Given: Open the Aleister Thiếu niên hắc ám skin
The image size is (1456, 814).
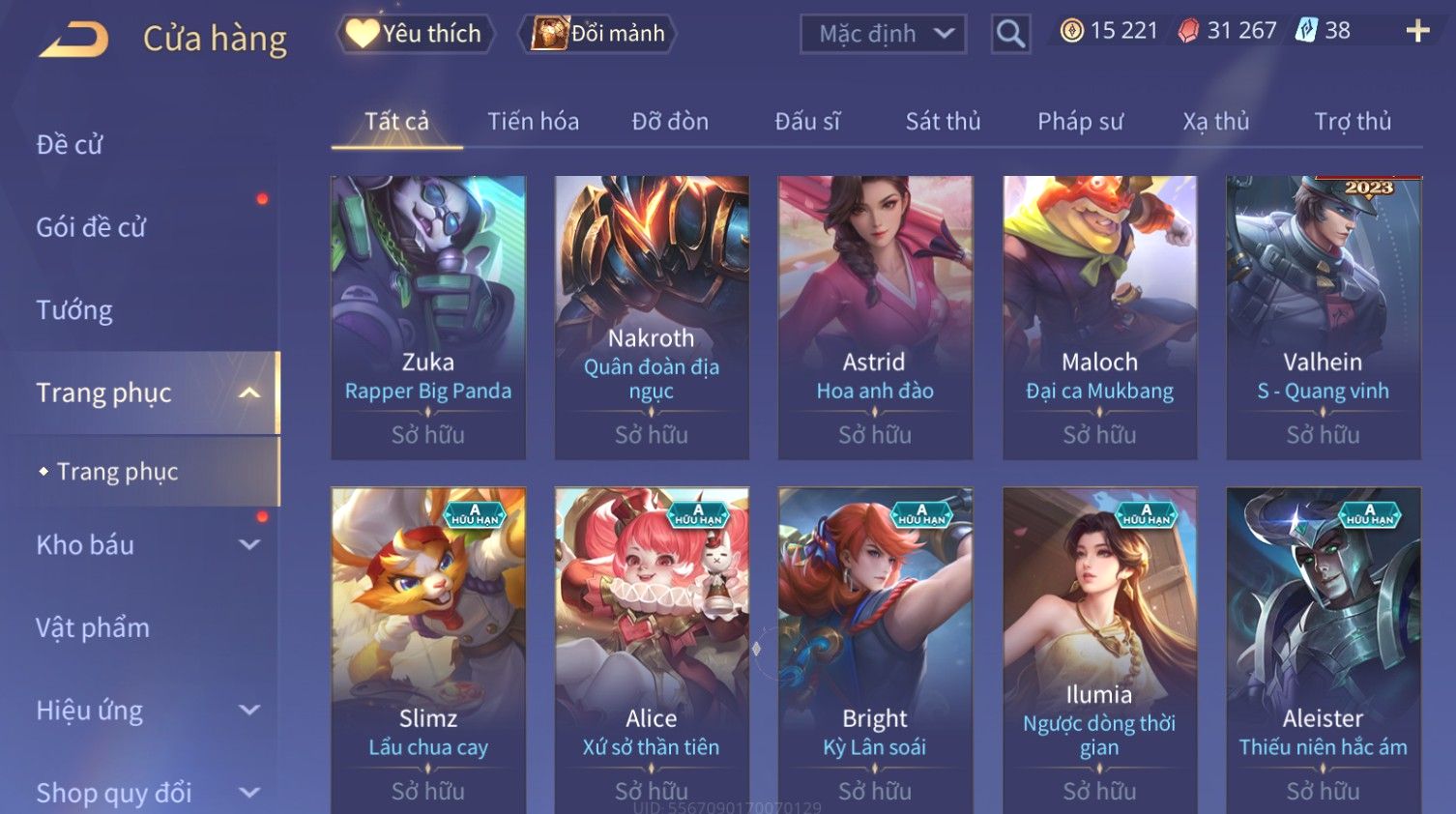Looking at the screenshot, I should [x=1323, y=648].
